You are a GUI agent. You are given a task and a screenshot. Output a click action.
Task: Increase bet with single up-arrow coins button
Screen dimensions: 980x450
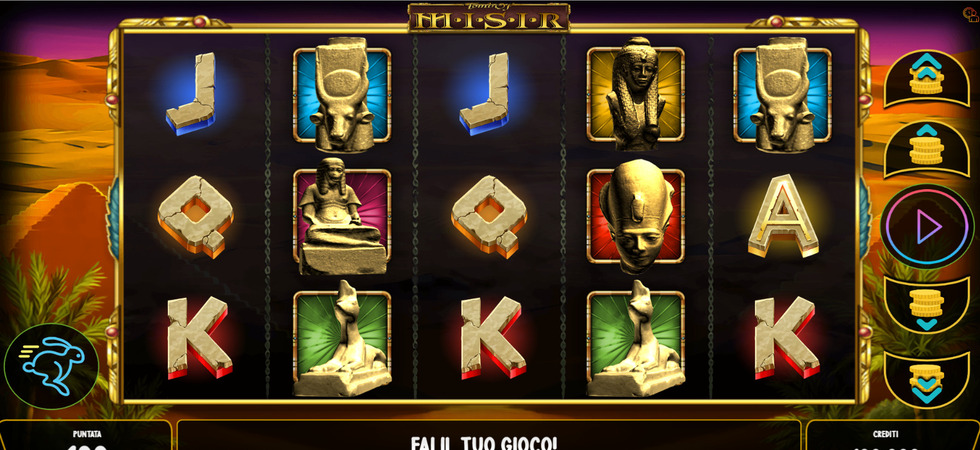[x=927, y=147]
